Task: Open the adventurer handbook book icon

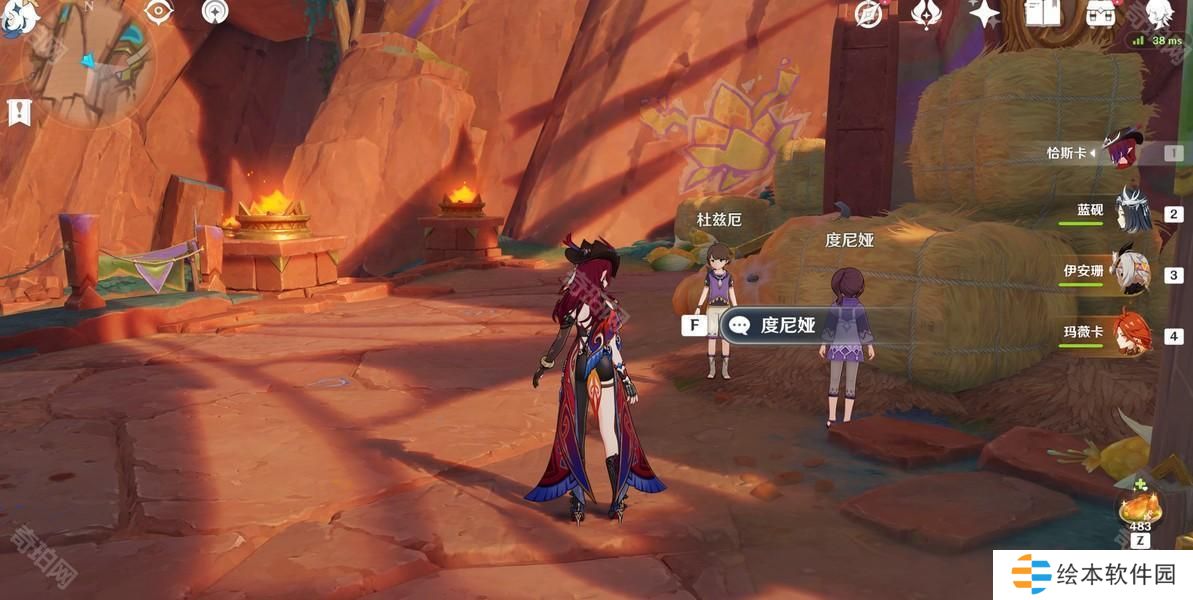Action: 1043,13
